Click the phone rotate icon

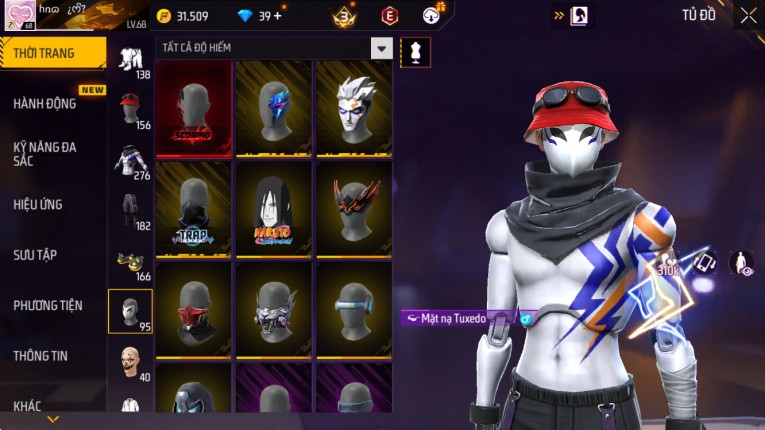(x=705, y=263)
